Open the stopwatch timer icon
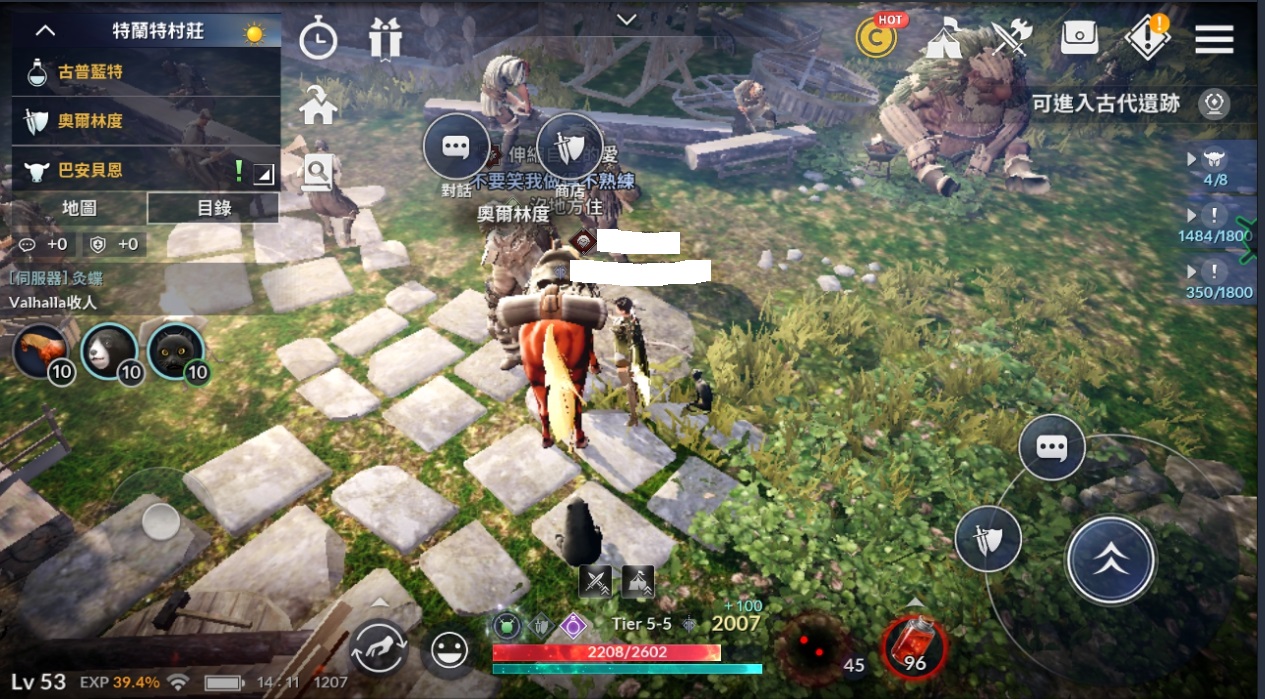The width and height of the screenshot is (1265, 699). (x=318, y=41)
